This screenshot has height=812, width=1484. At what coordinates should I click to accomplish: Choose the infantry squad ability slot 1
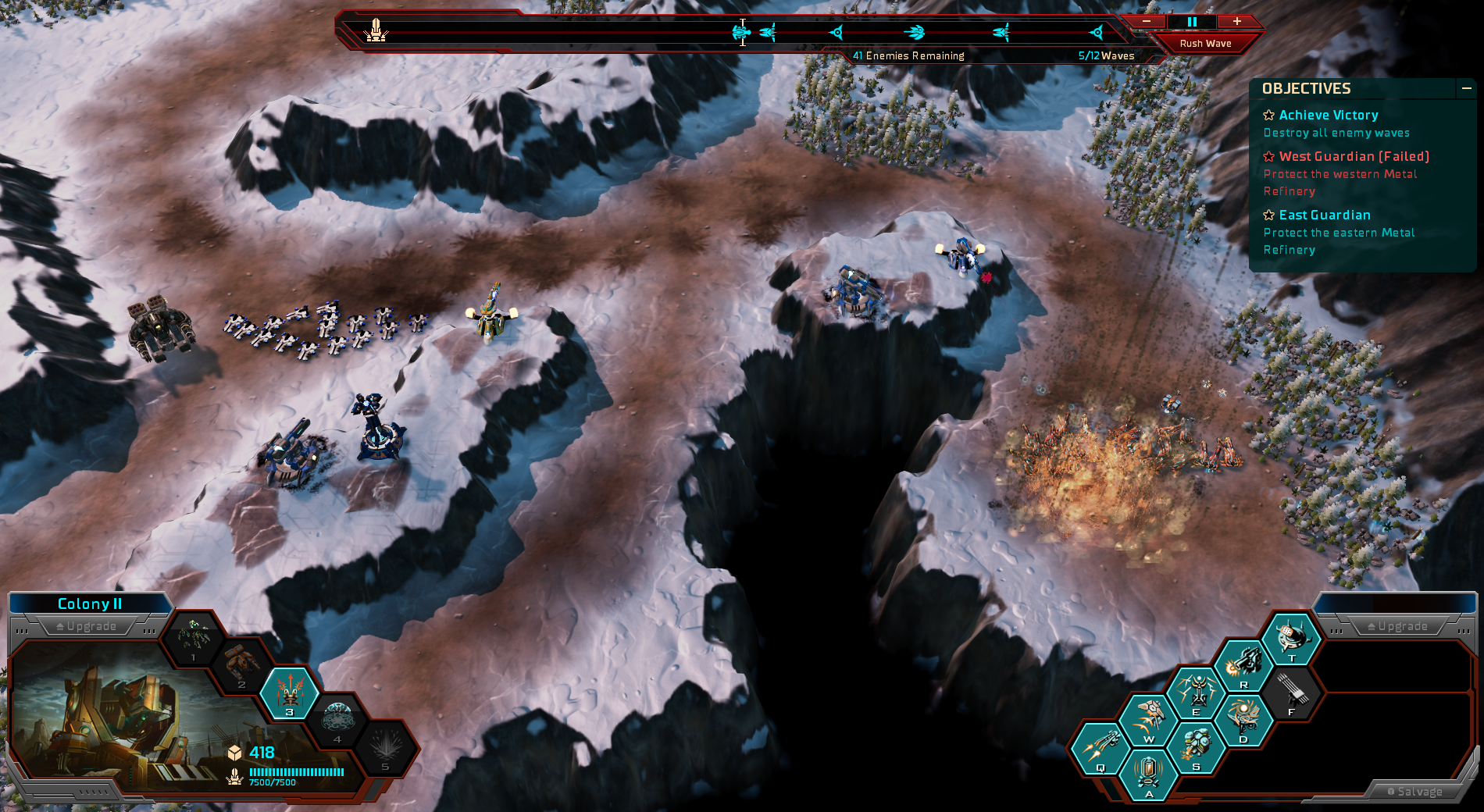[194, 636]
